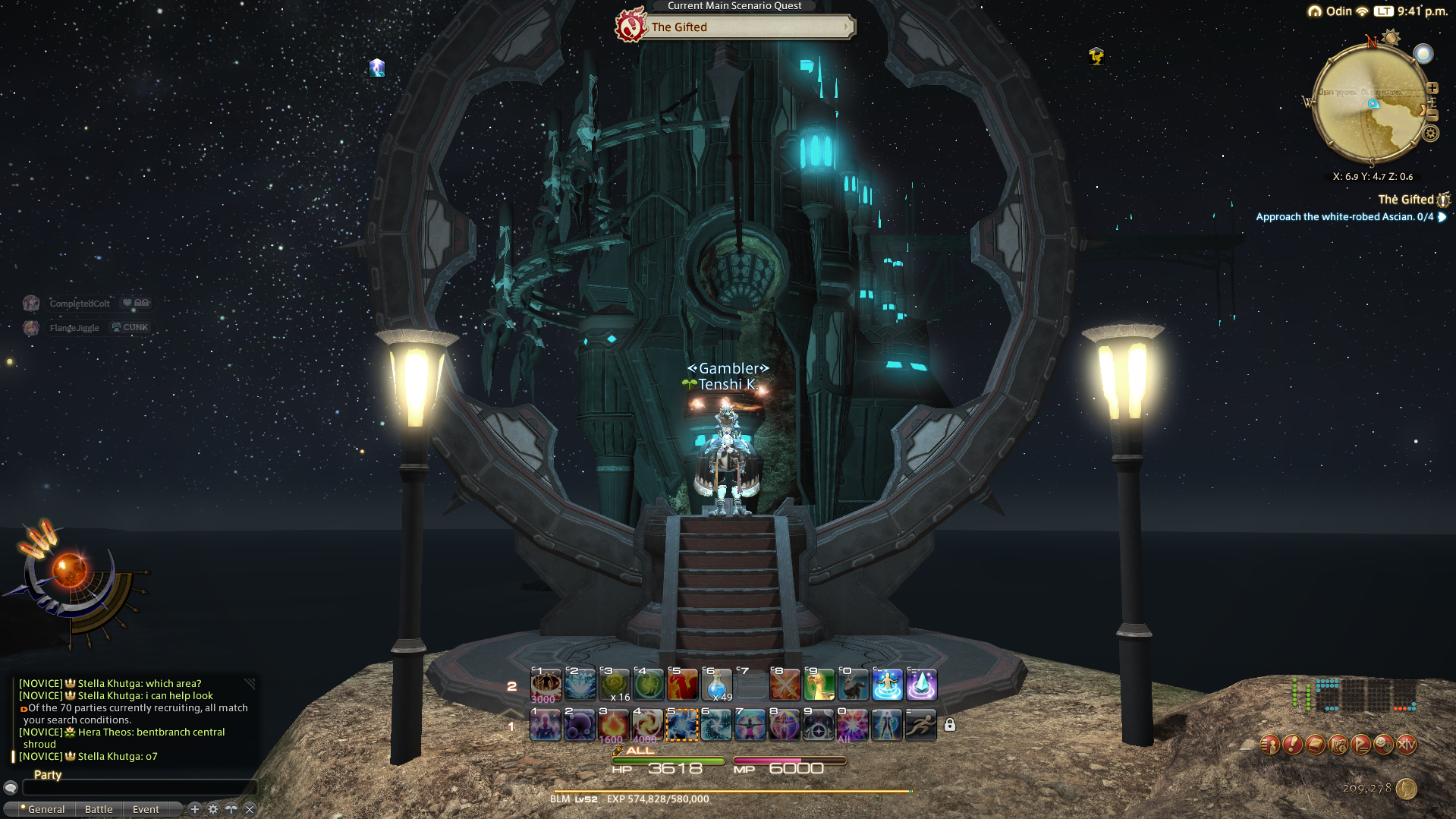Switch to the Battle chat tab
Image resolution: width=1456 pixels, height=819 pixels.
[x=99, y=809]
